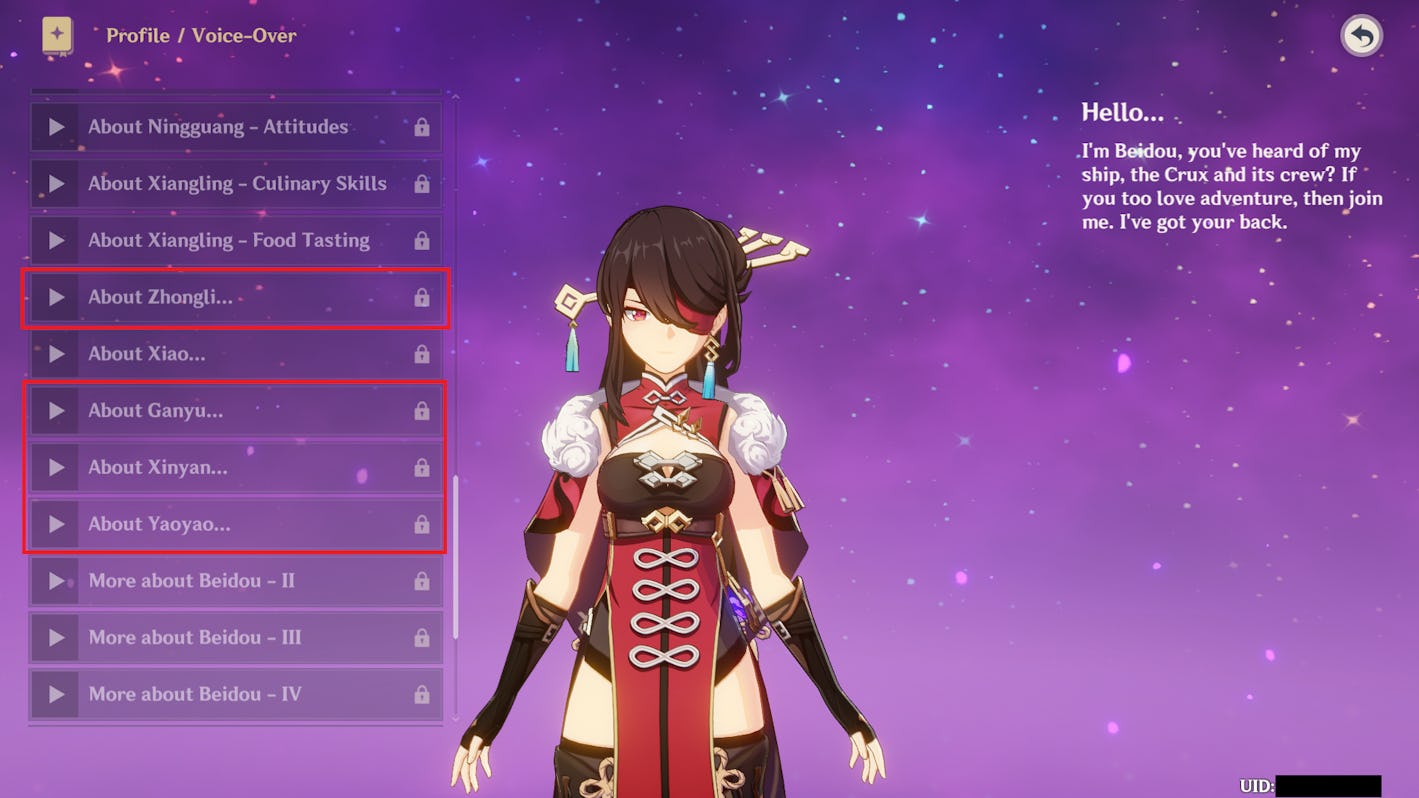Select the About Xiao voice-over entry

[x=236, y=354]
